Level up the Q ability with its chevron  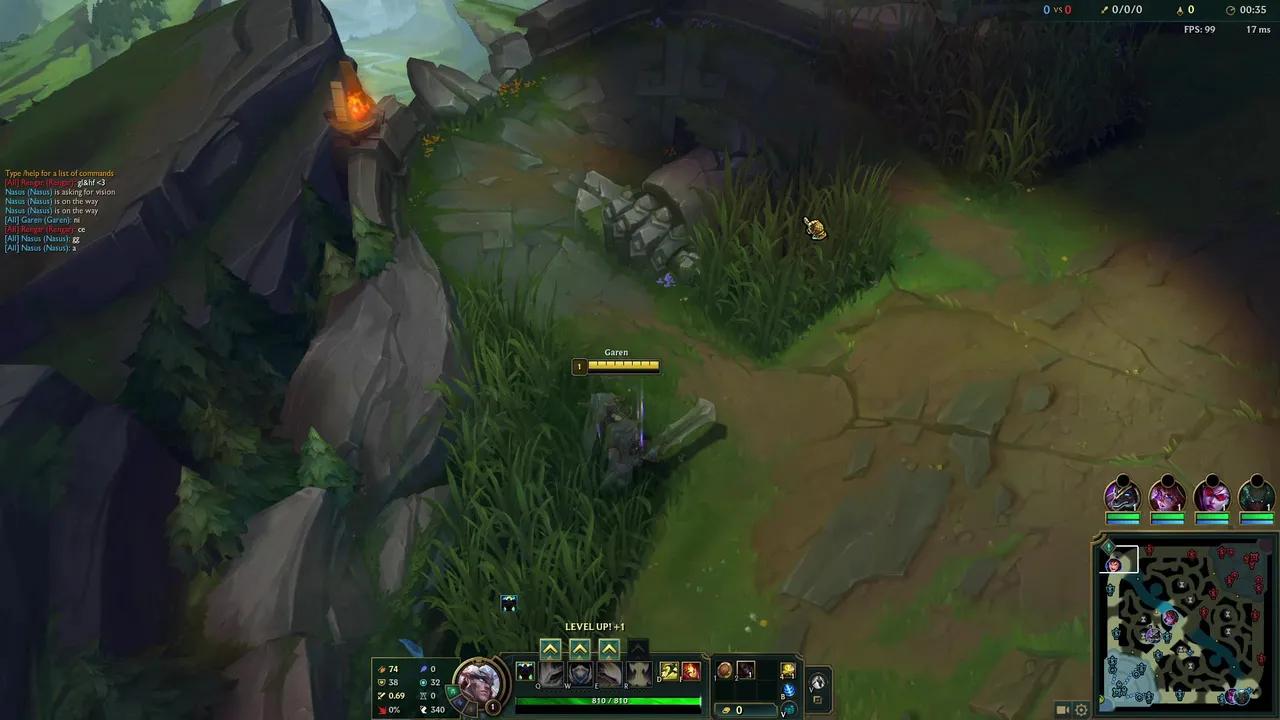(x=550, y=648)
